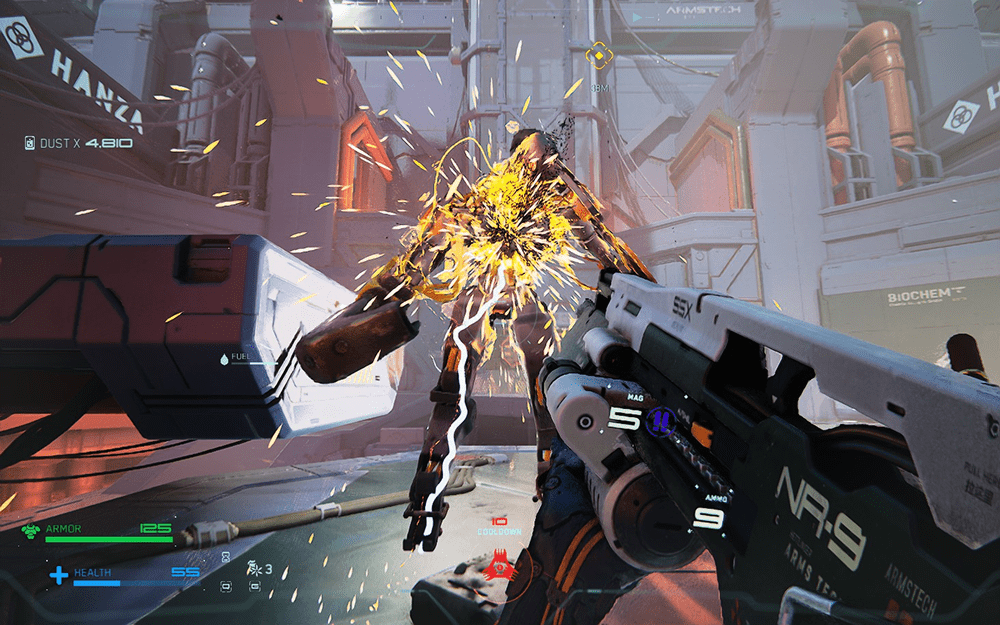Click the green armor icon
Image resolution: width=1000 pixels, height=625 pixels.
[x=31, y=531]
